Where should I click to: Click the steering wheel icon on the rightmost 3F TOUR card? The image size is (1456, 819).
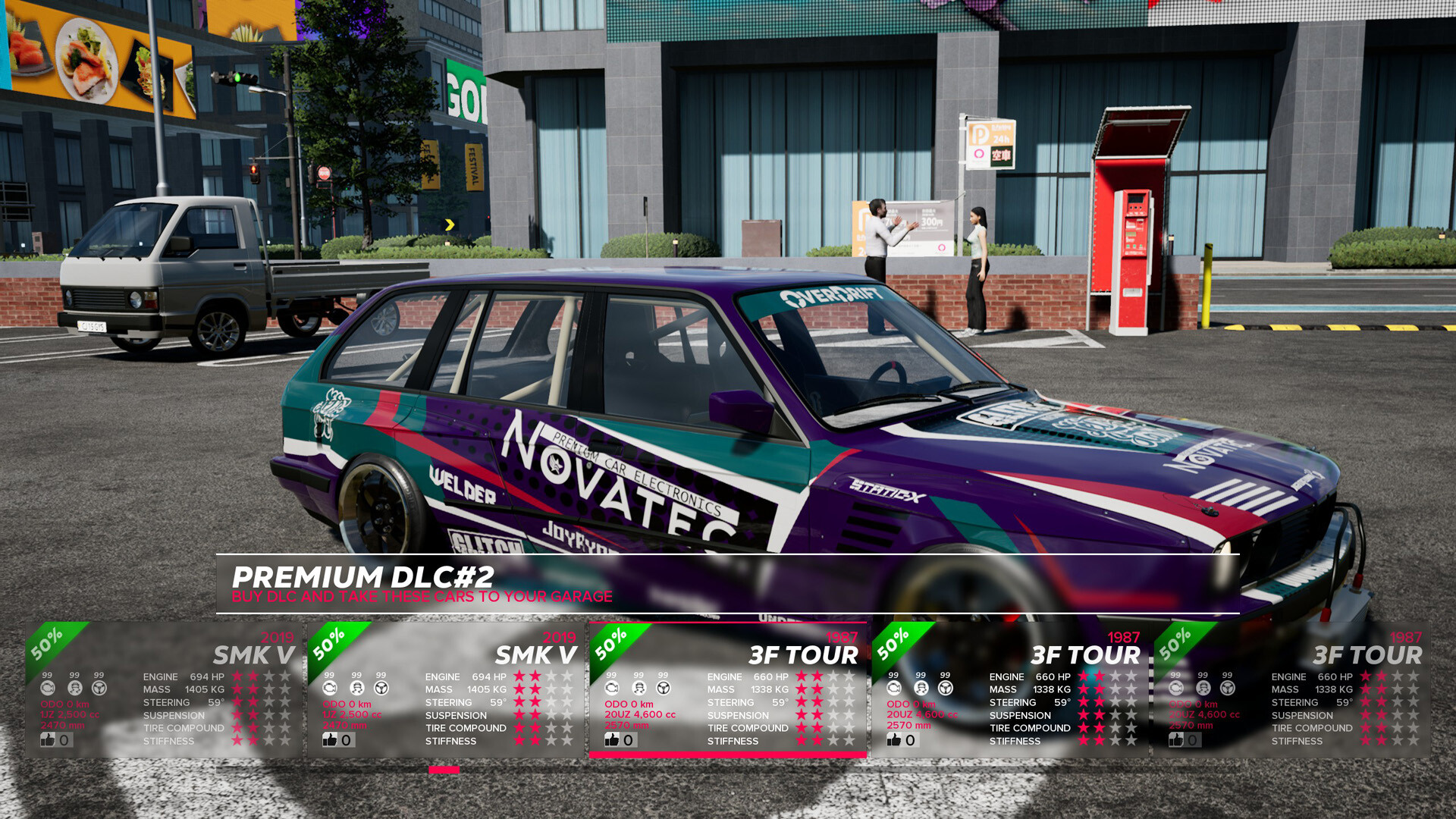1228,687
